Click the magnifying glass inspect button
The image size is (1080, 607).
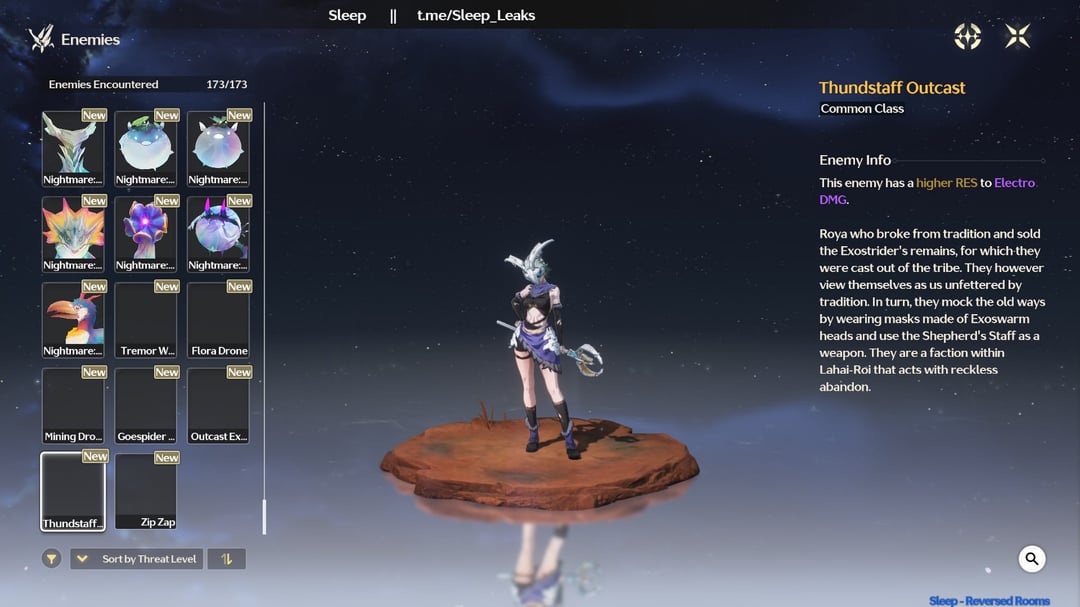pyautogui.click(x=1031, y=559)
